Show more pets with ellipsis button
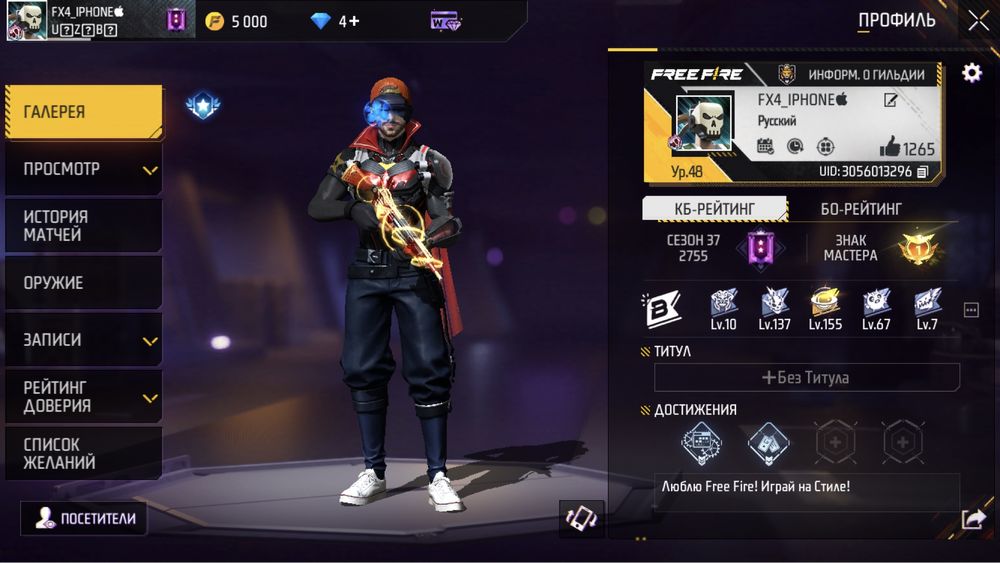The image size is (1000, 563). [x=971, y=310]
